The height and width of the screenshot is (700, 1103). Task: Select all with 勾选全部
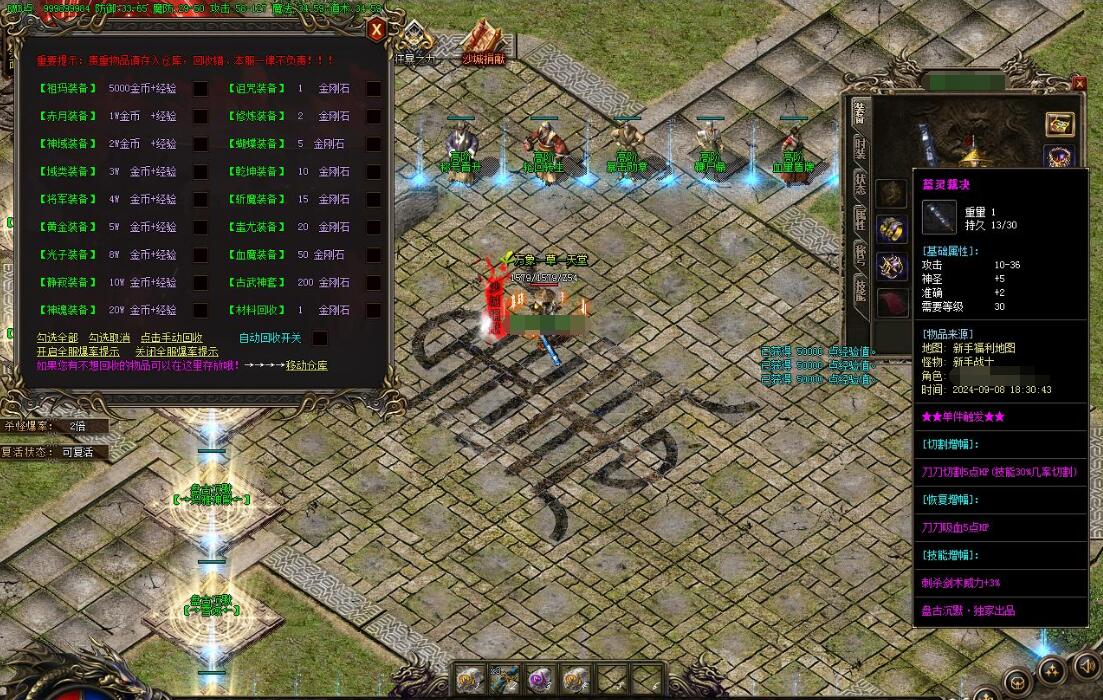point(57,338)
